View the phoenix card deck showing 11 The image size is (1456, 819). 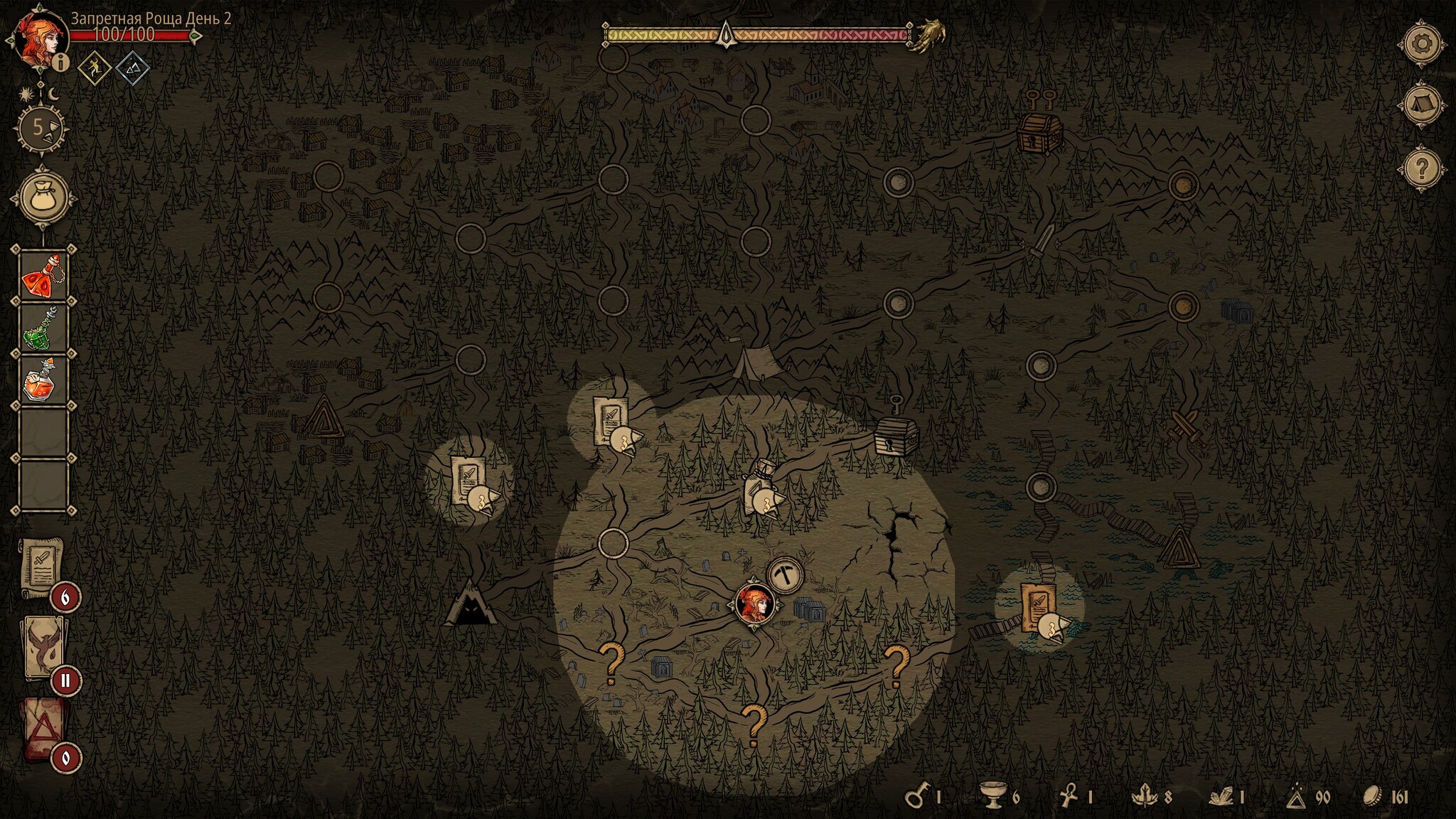(x=44, y=647)
